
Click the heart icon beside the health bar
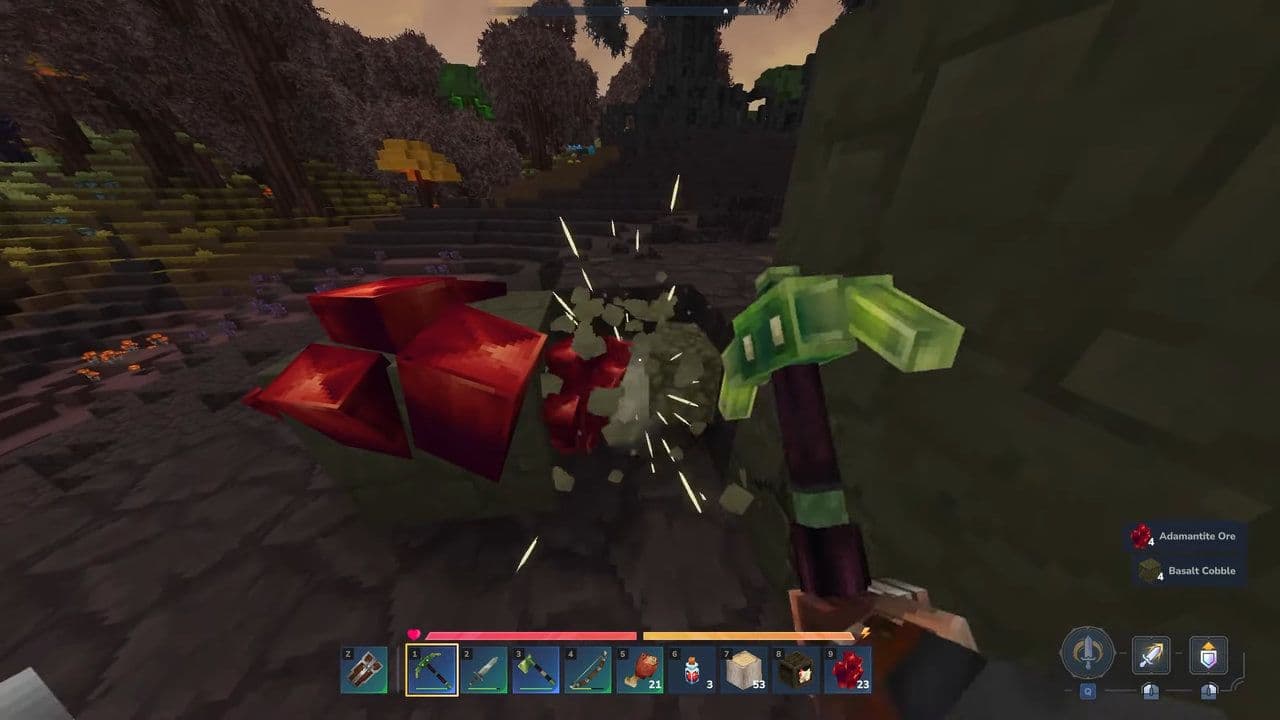tap(413, 633)
